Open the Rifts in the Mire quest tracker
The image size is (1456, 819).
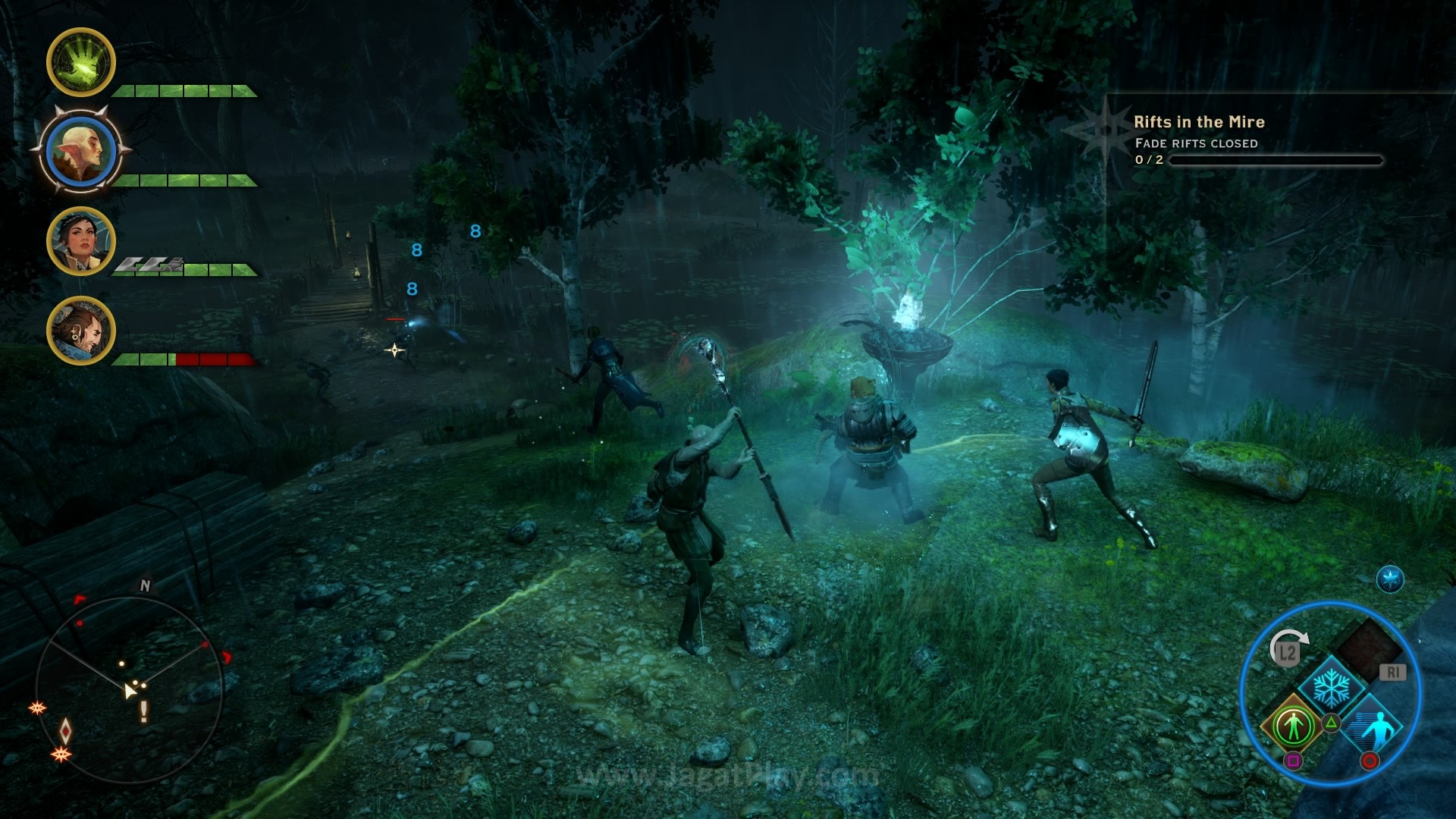pos(1198,122)
